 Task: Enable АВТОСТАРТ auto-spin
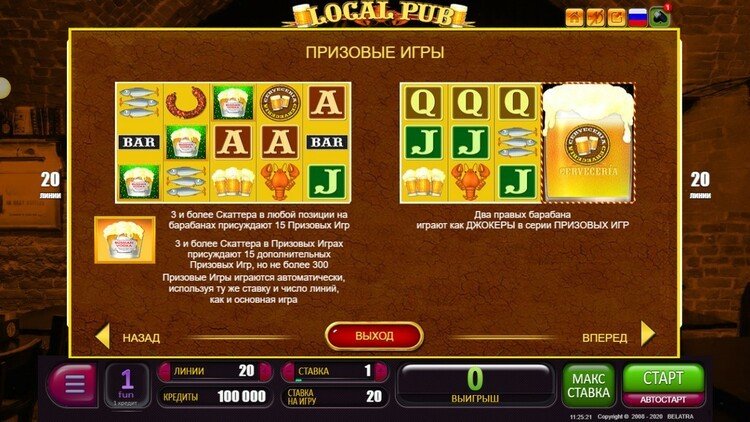(663, 399)
